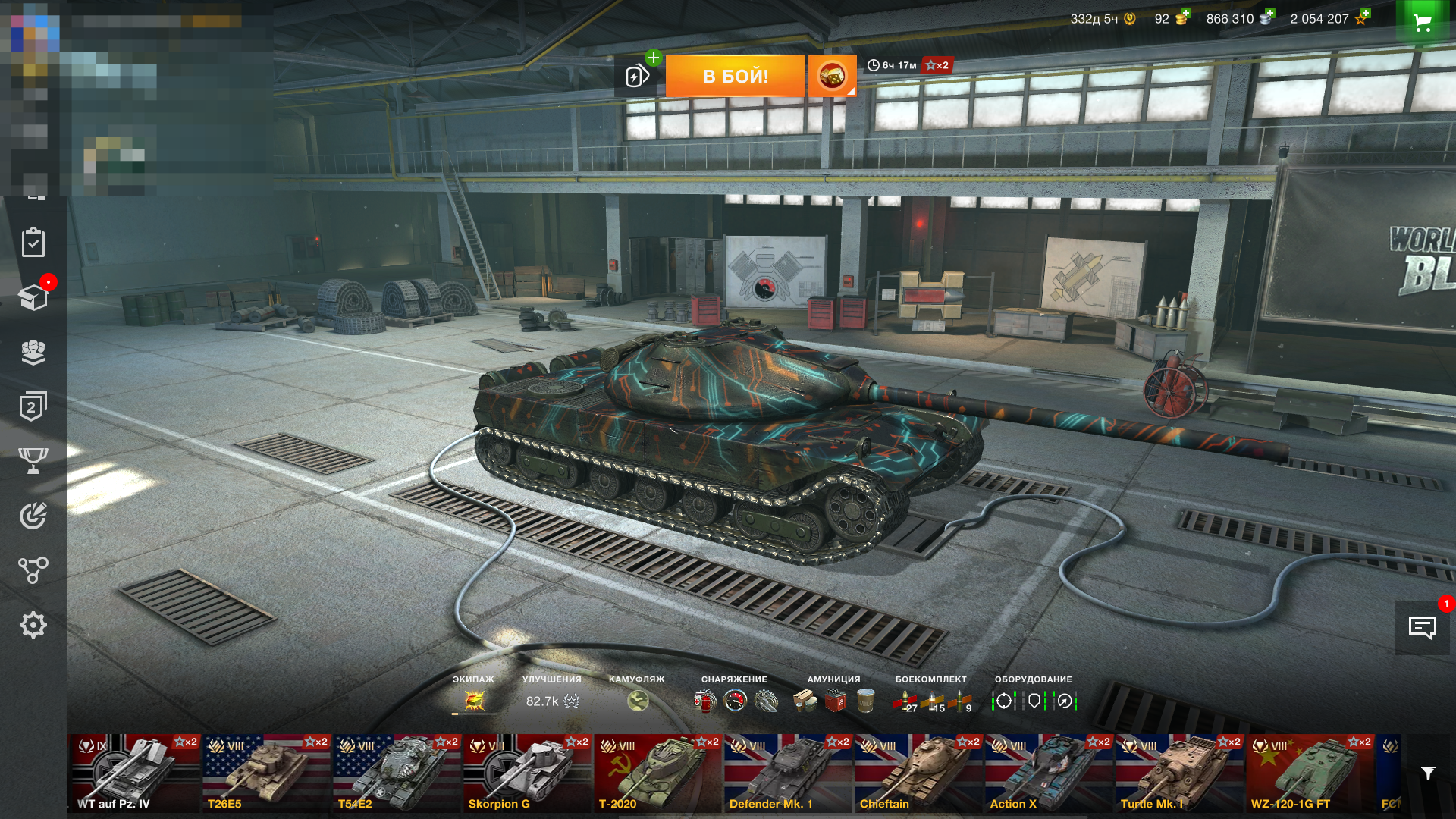Screen dimensions: 1456x819
Task: Open the tech tree branching icon
Action: [x=33, y=570]
